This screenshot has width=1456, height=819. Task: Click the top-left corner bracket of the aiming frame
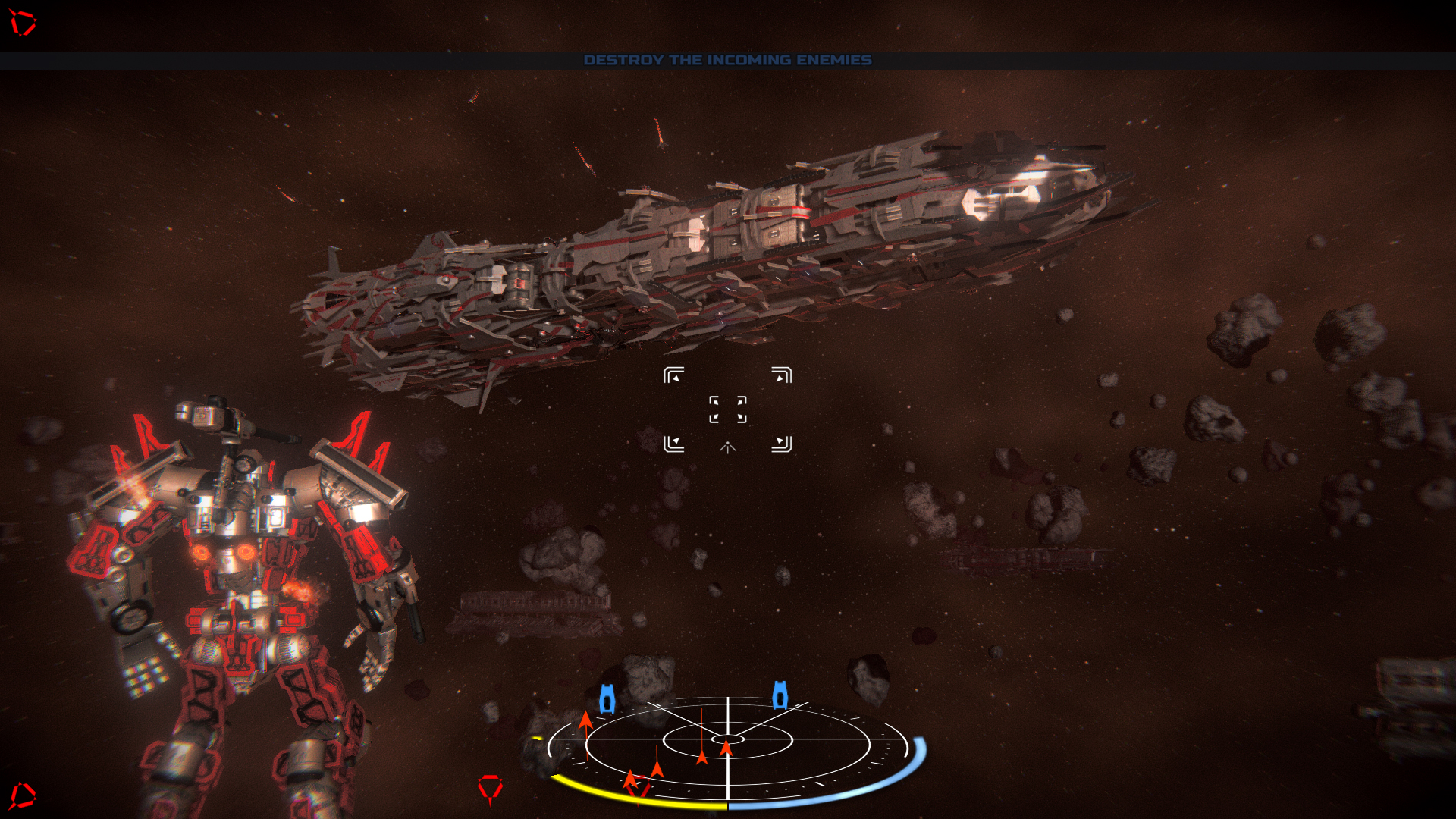point(674,374)
